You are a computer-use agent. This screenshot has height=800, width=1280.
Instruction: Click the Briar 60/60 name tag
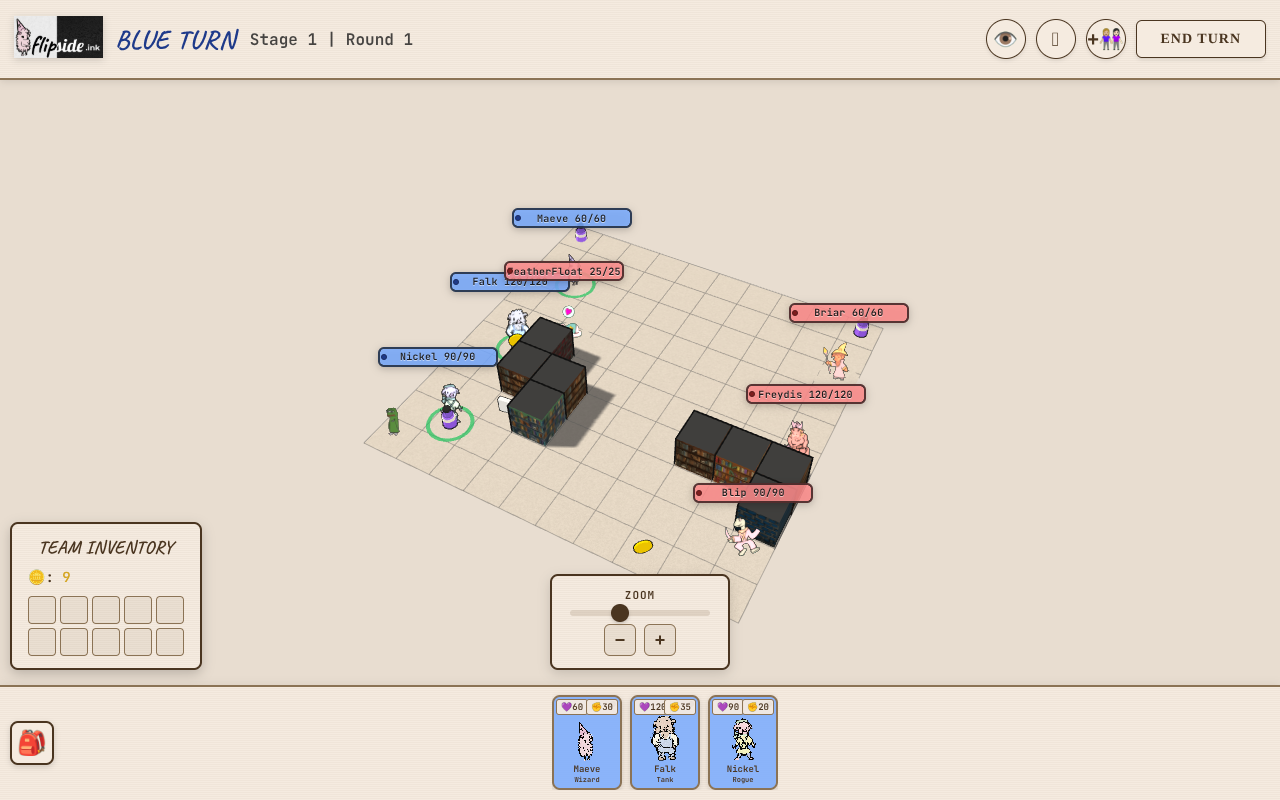tap(849, 313)
